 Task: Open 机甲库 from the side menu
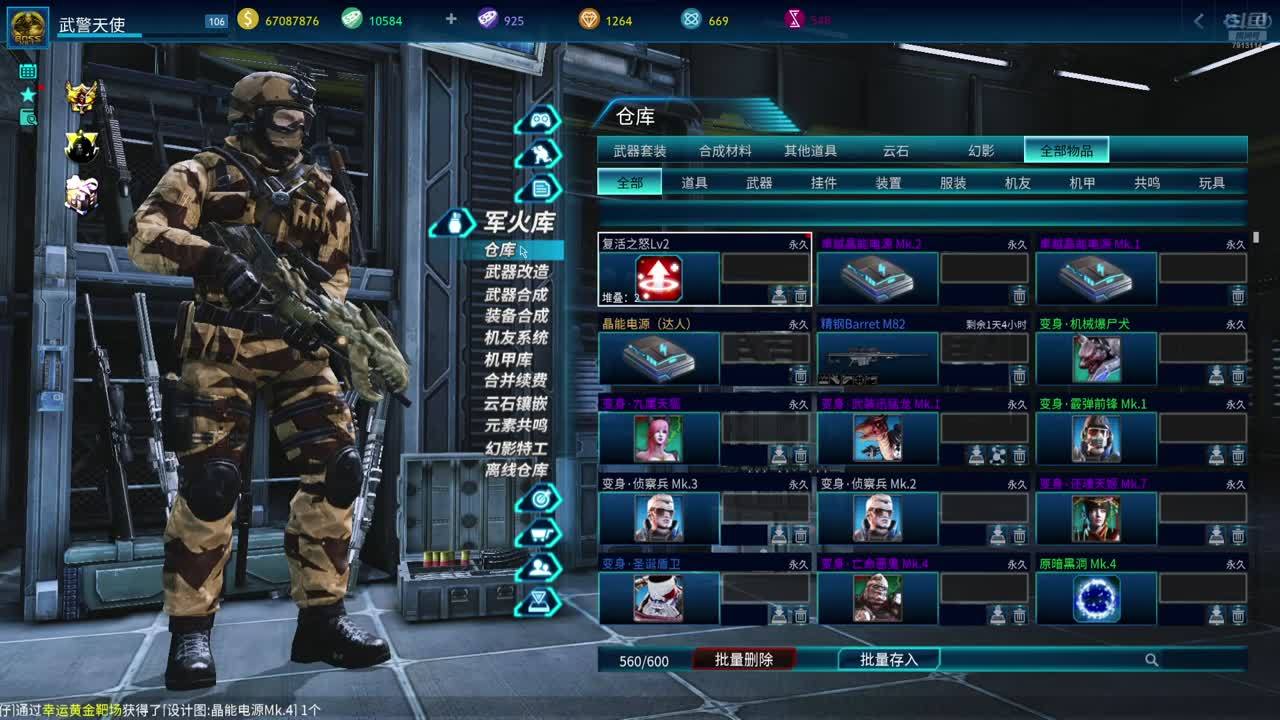[508, 360]
